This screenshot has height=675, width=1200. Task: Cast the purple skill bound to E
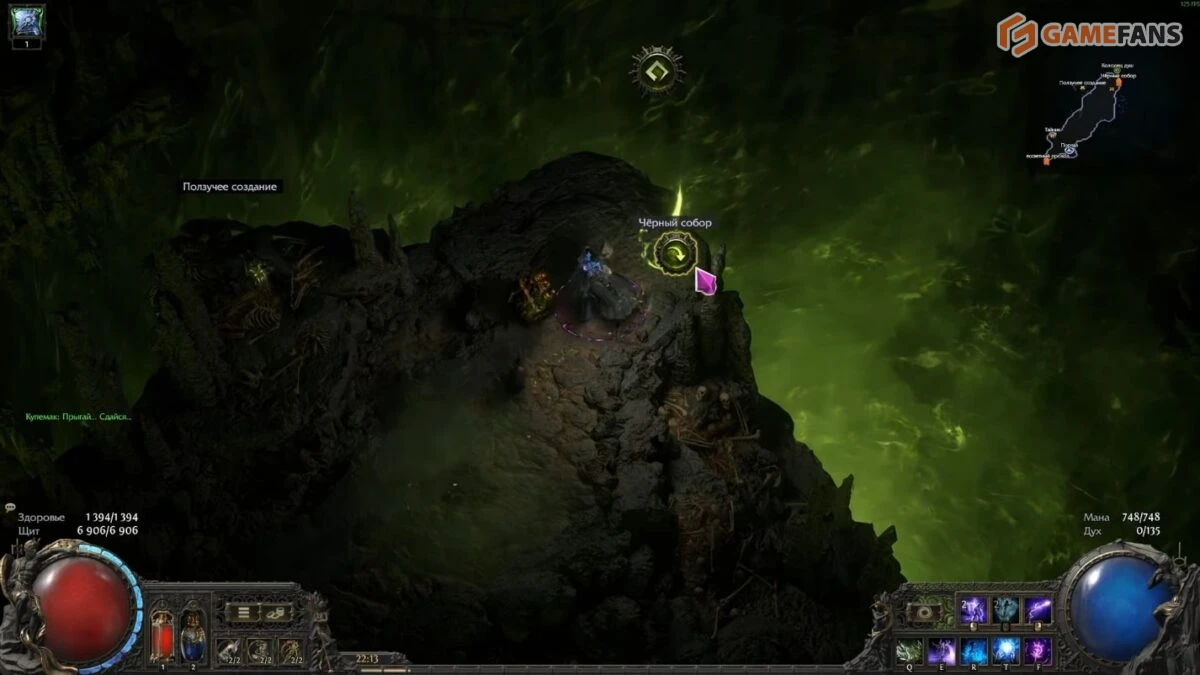click(942, 651)
